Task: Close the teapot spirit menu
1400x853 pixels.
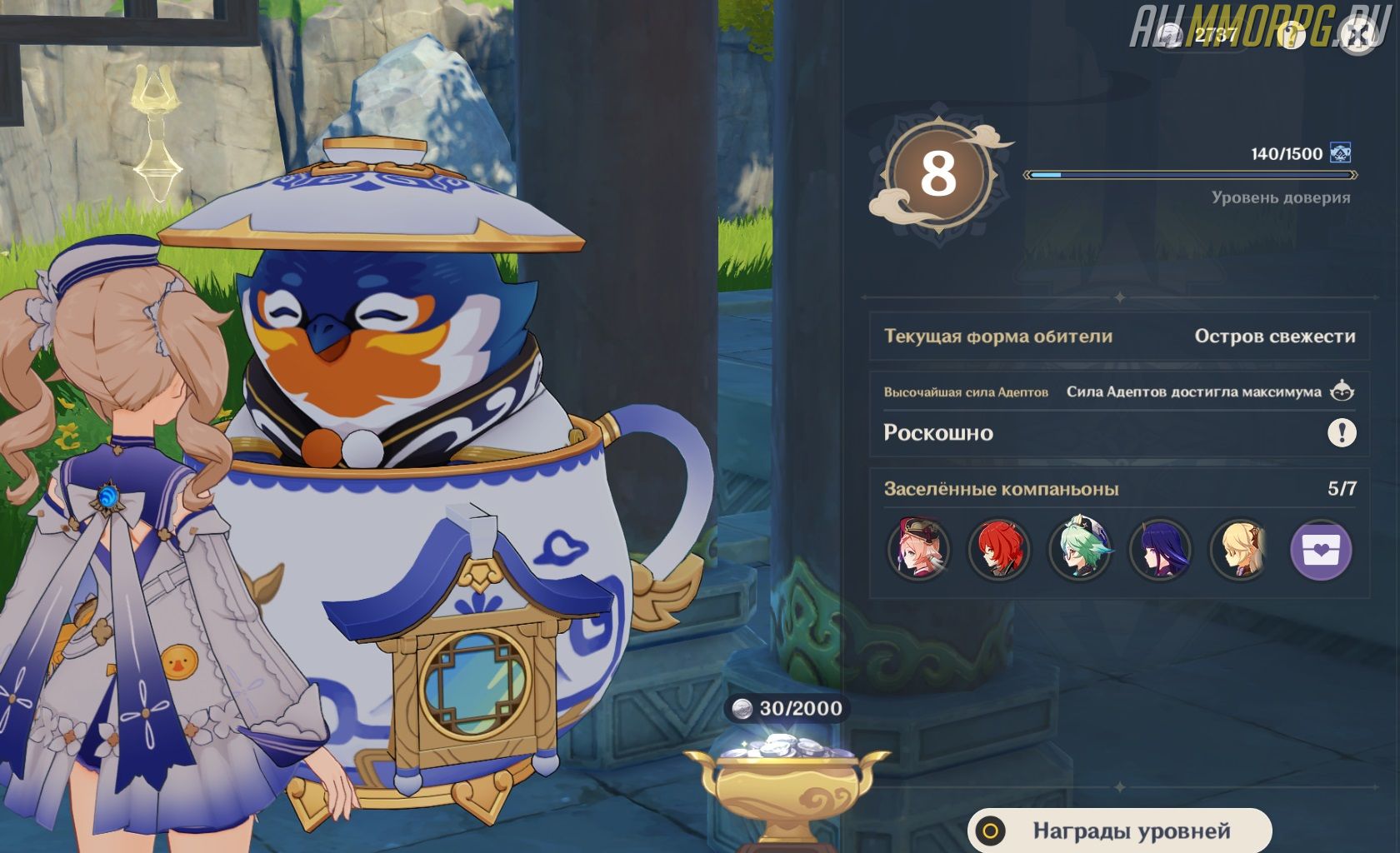Action: (x=1358, y=35)
